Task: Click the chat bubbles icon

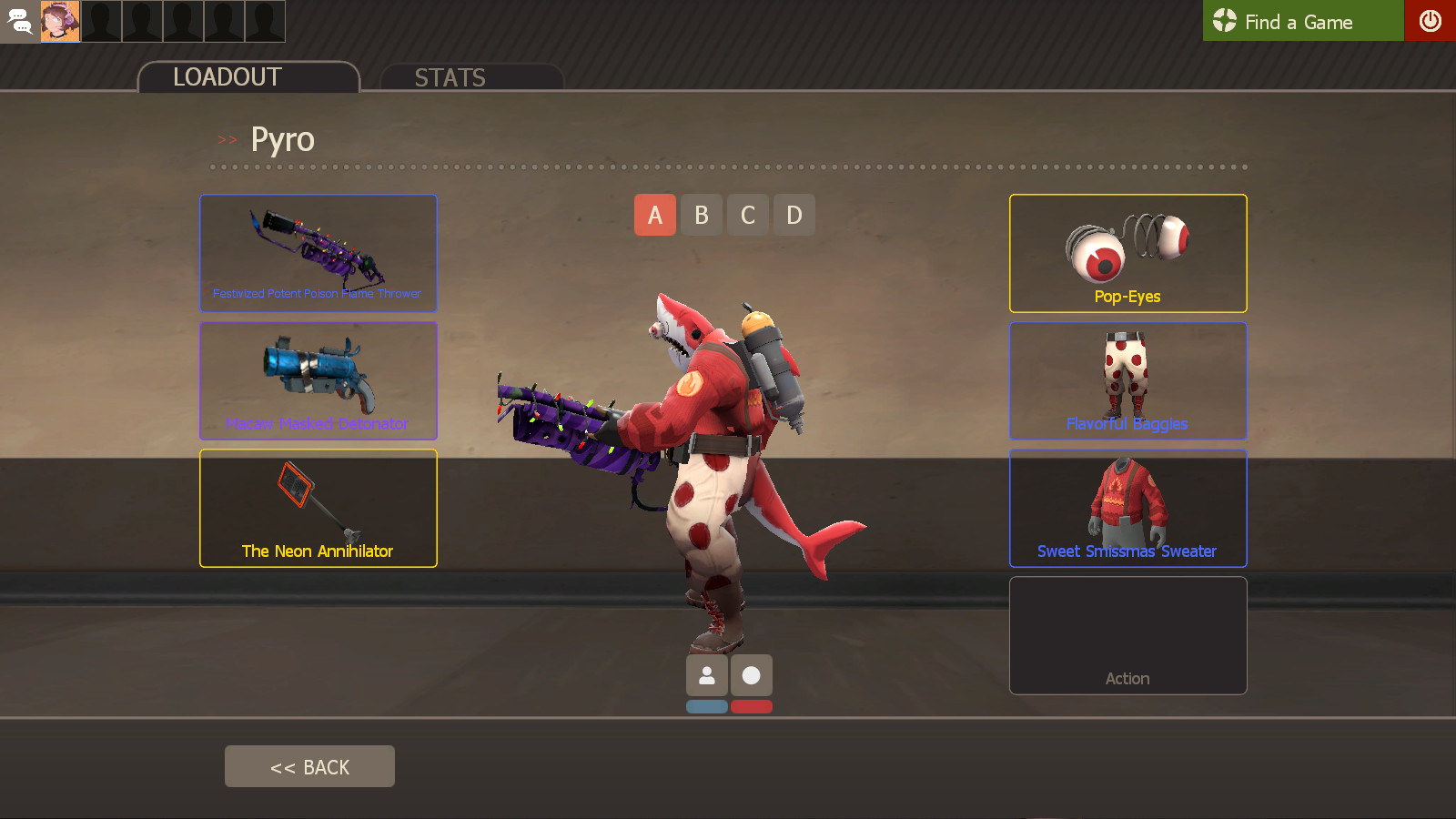Action: coord(19,21)
